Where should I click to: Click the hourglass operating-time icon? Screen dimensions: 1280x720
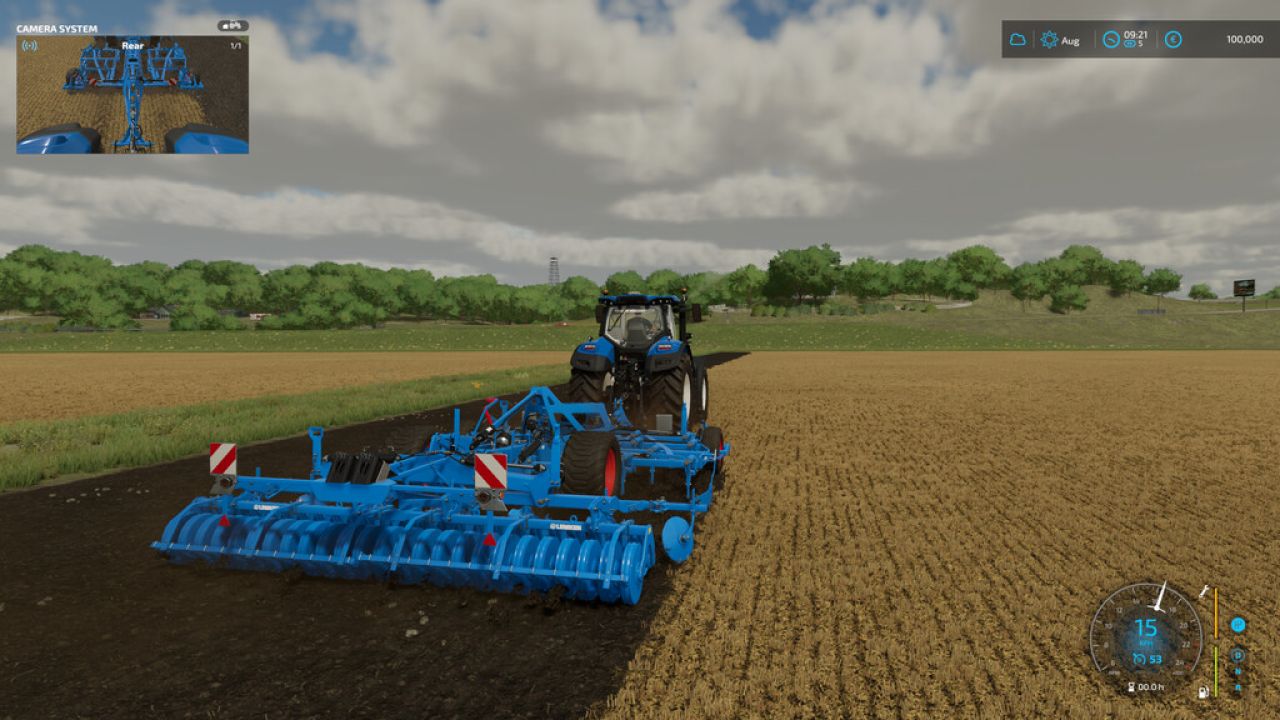tap(1132, 687)
